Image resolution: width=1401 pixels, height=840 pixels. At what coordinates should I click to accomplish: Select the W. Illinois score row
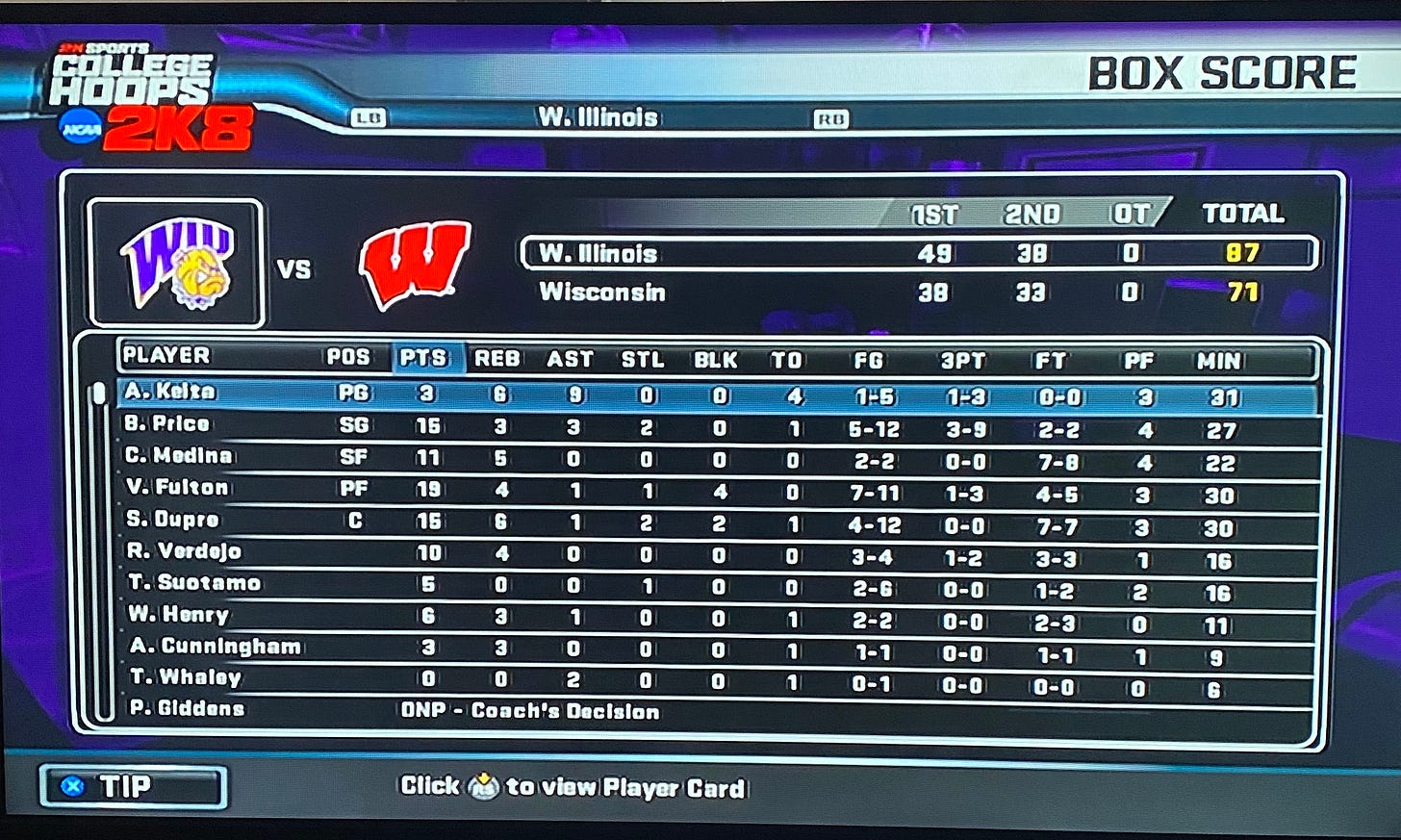click(917, 253)
